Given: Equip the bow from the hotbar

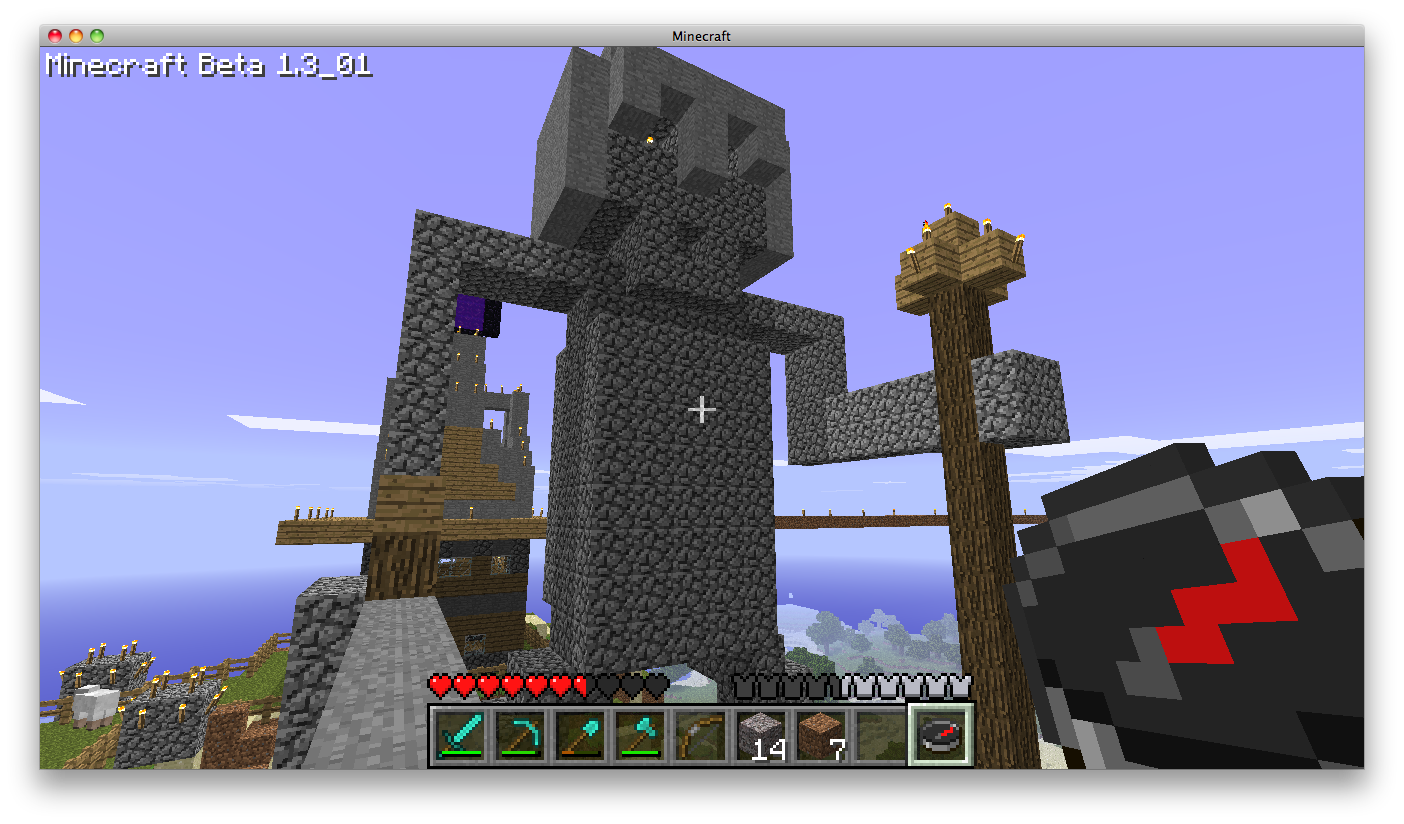Looking at the screenshot, I should point(700,737).
